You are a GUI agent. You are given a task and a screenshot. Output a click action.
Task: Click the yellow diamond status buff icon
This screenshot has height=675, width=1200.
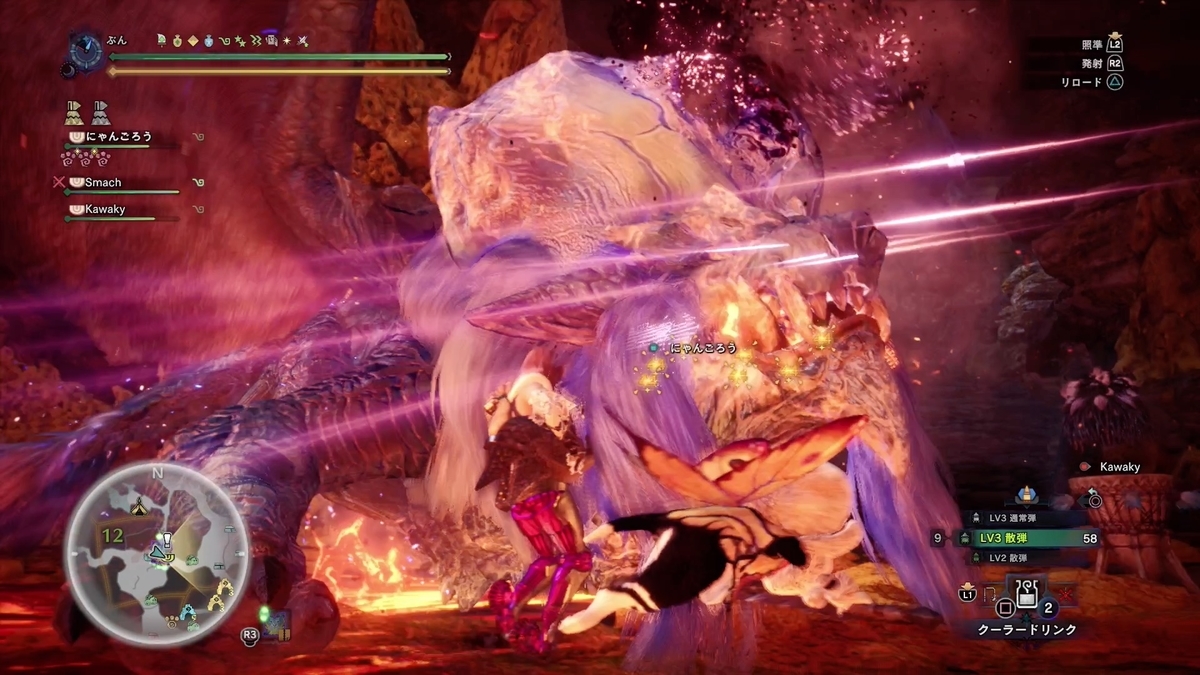[192, 41]
